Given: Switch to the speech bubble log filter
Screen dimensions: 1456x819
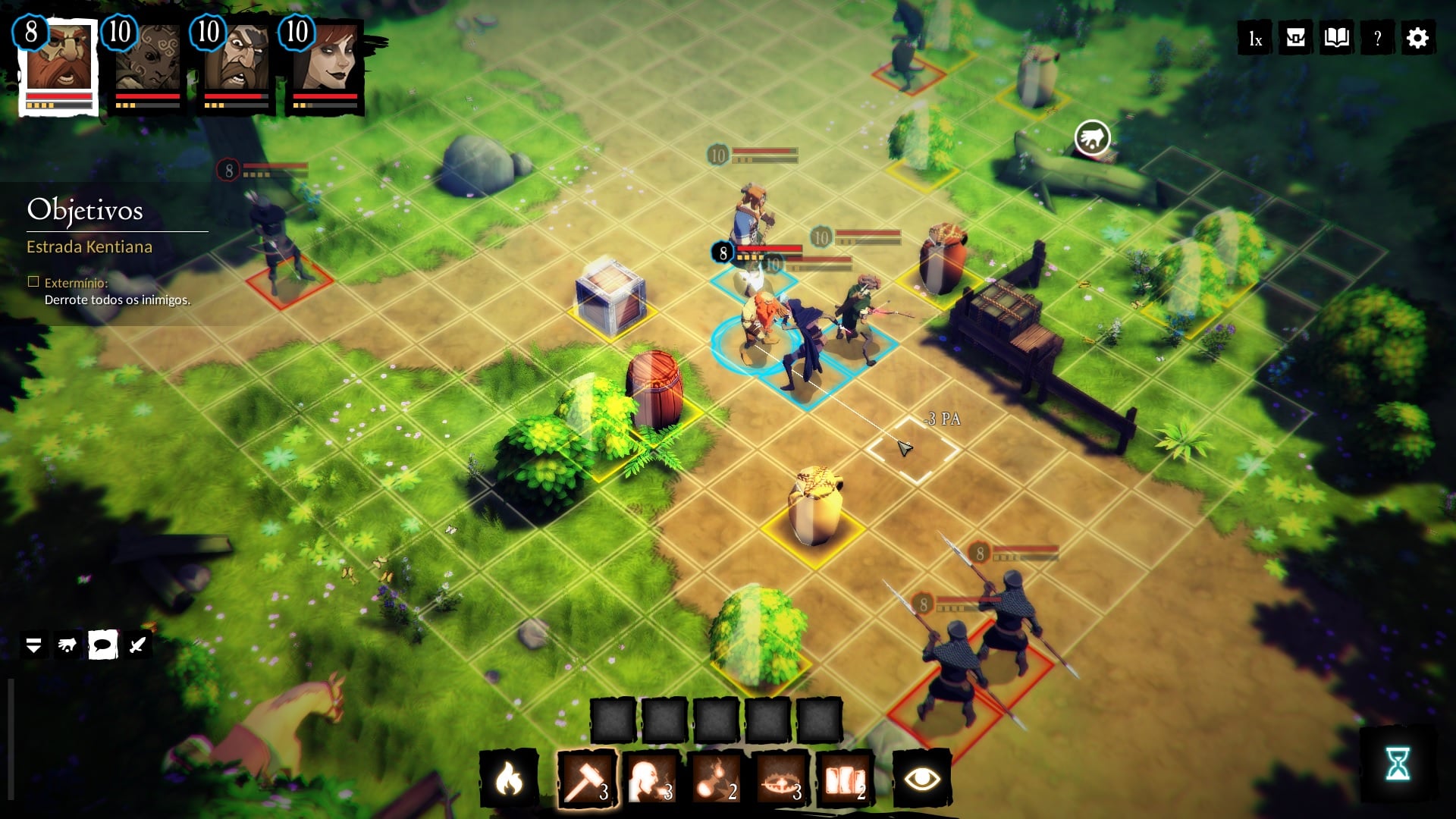Looking at the screenshot, I should (x=102, y=645).
